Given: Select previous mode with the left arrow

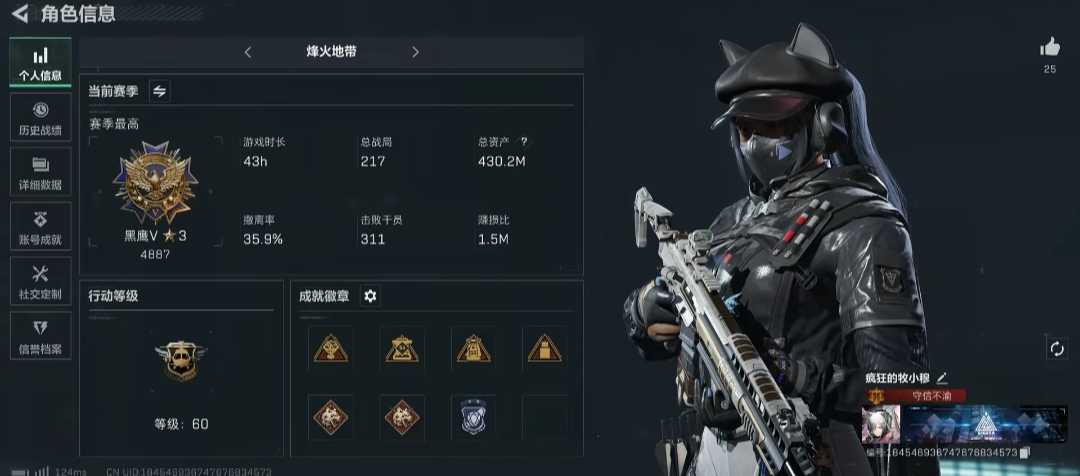Looking at the screenshot, I should click(248, 52).
